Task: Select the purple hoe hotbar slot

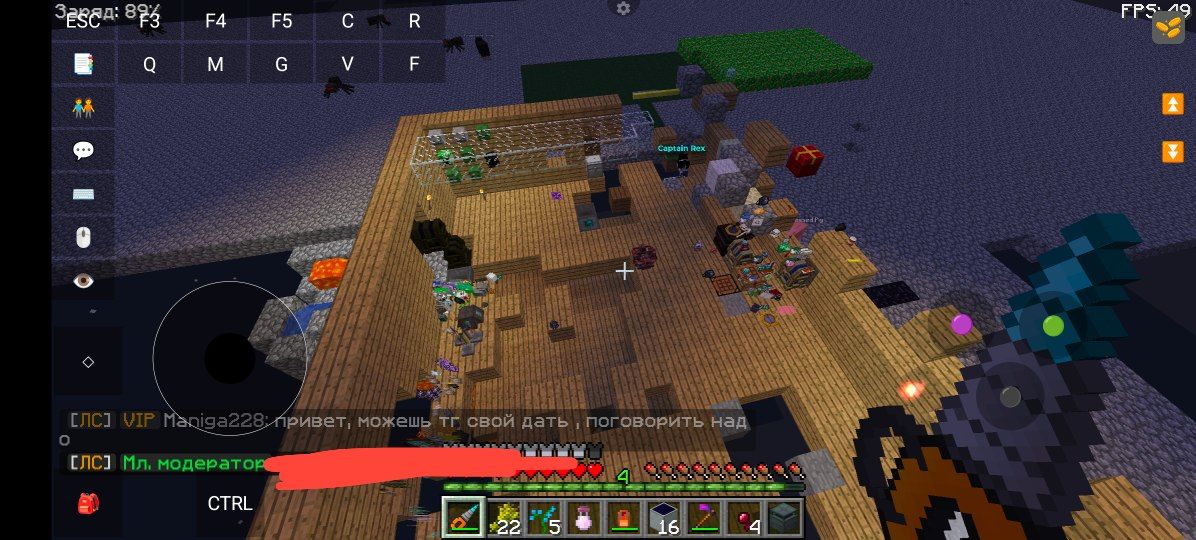Action: (702, 517)
